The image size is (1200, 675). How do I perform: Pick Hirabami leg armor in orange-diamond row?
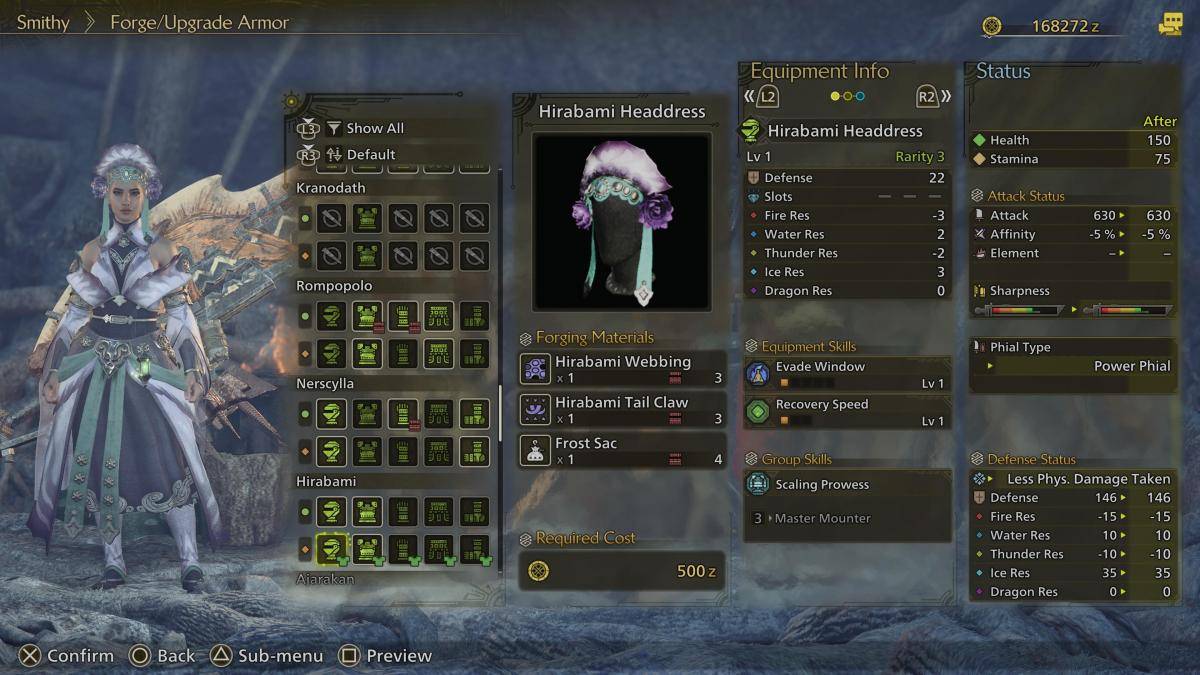pos(474,548)
